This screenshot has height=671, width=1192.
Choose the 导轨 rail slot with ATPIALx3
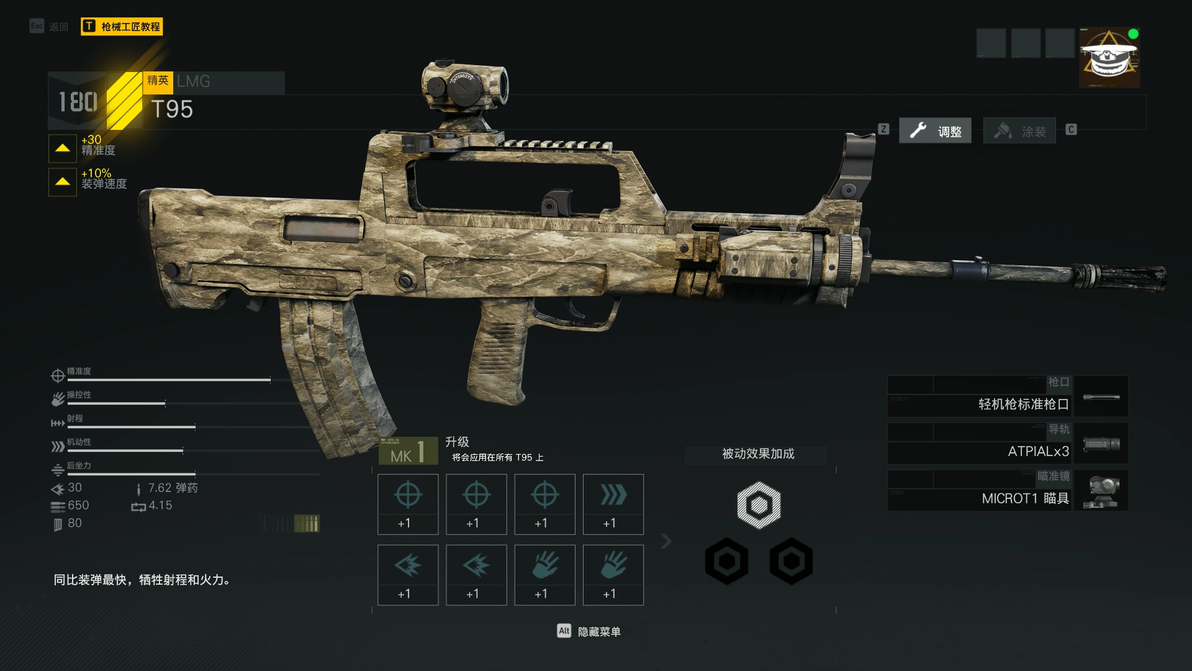(x=1007, y=444)
